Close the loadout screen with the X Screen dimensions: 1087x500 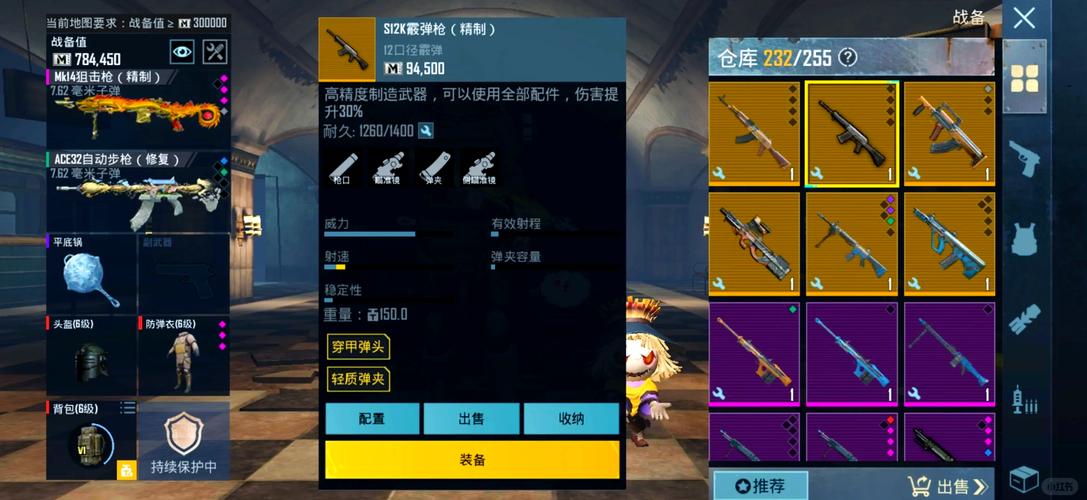(x=1023, y=17)
